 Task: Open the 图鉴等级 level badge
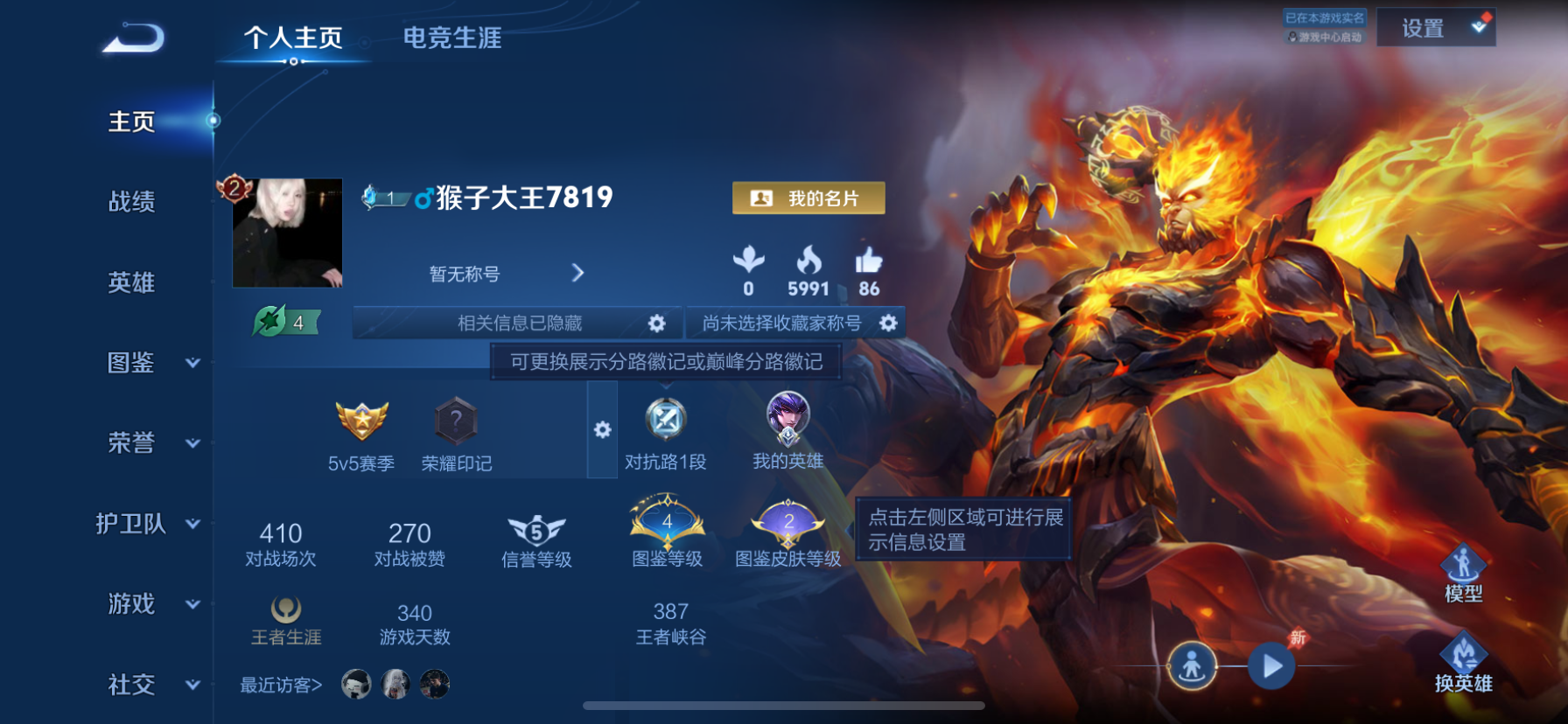[x=667, y=525]
